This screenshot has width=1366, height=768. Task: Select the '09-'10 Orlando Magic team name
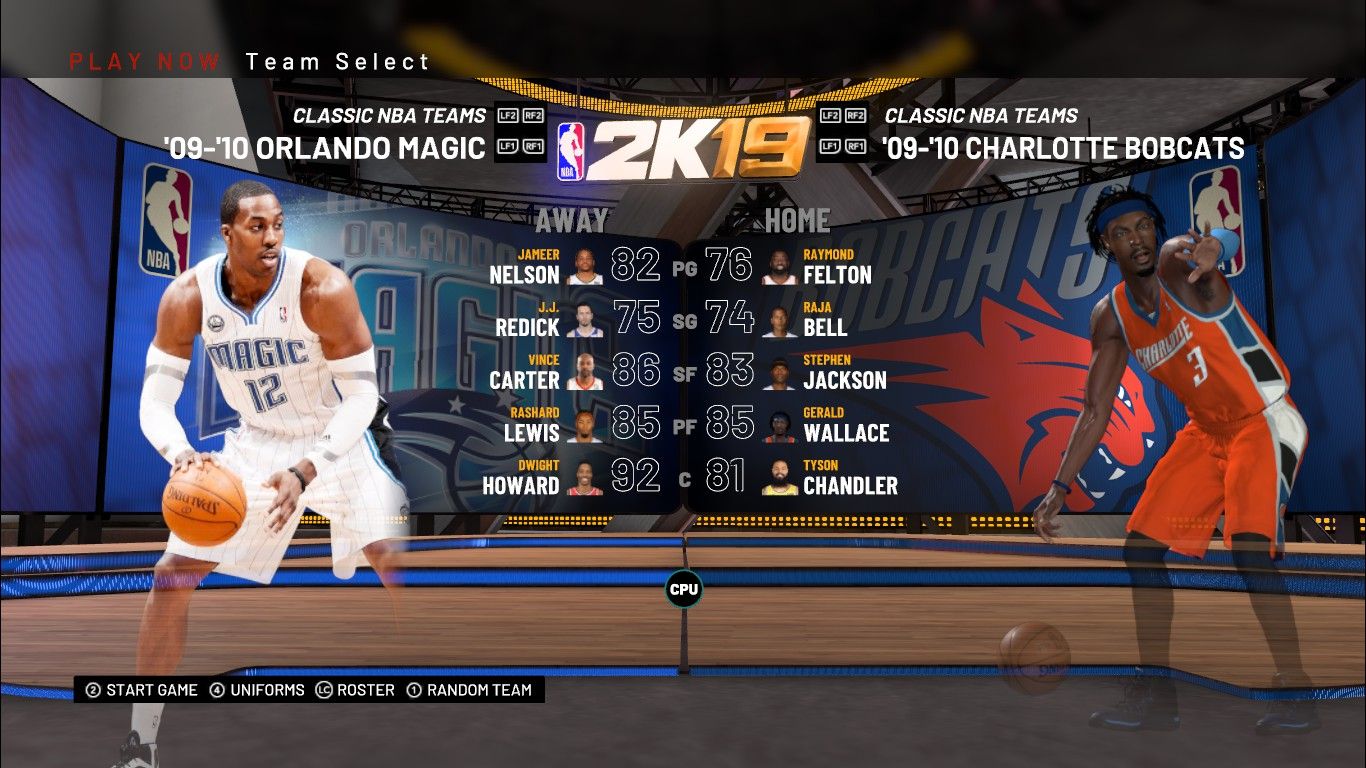[x=325, y=149]
